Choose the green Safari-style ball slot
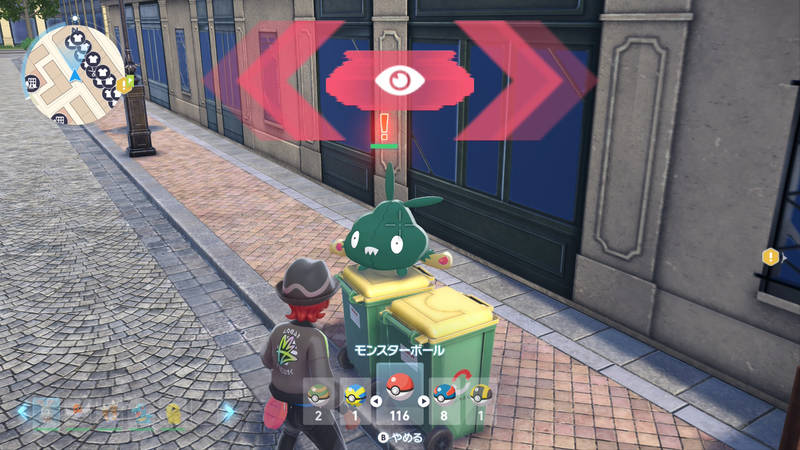 pos(318,394)
